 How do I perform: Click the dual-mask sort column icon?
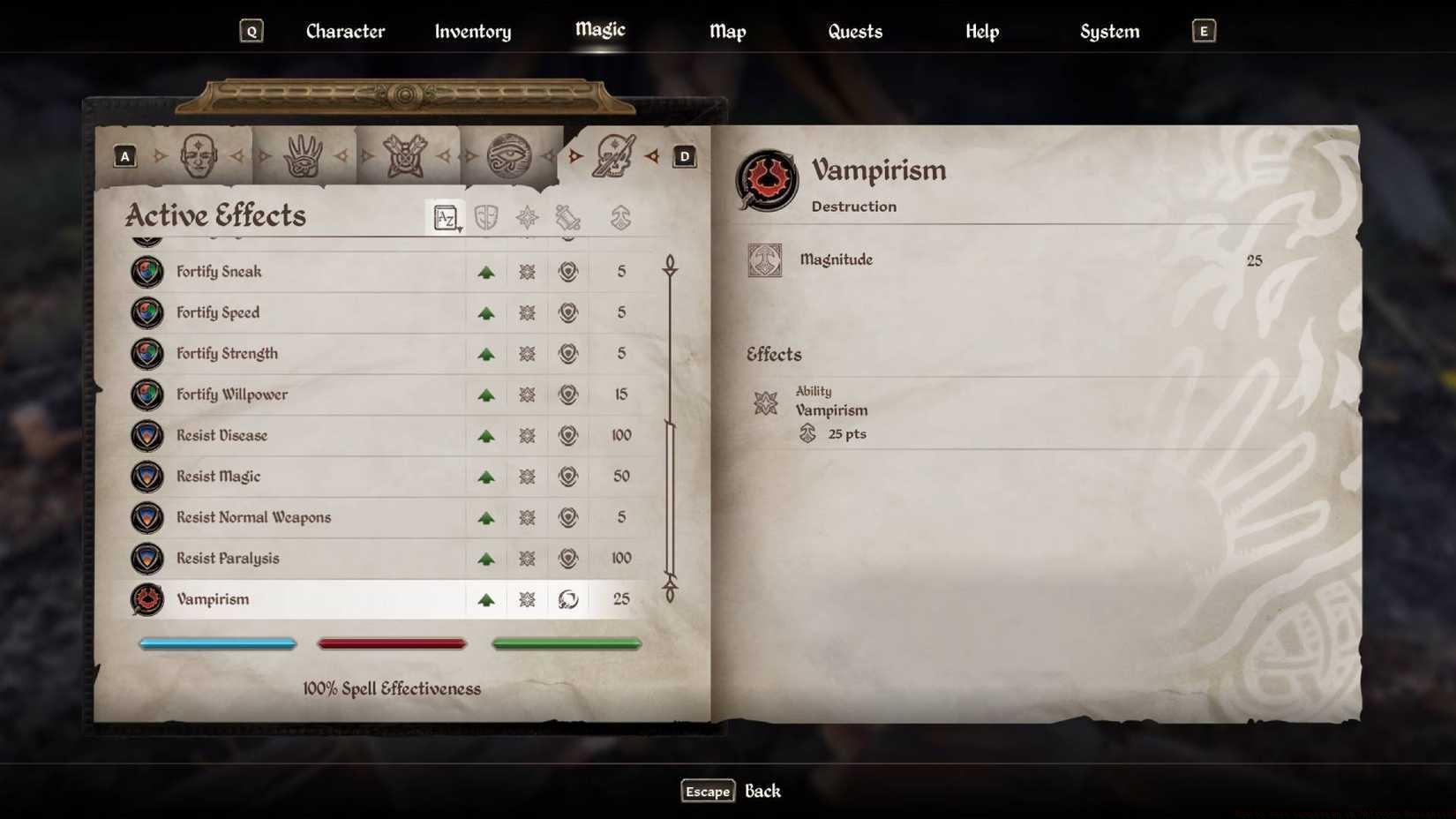484,218
